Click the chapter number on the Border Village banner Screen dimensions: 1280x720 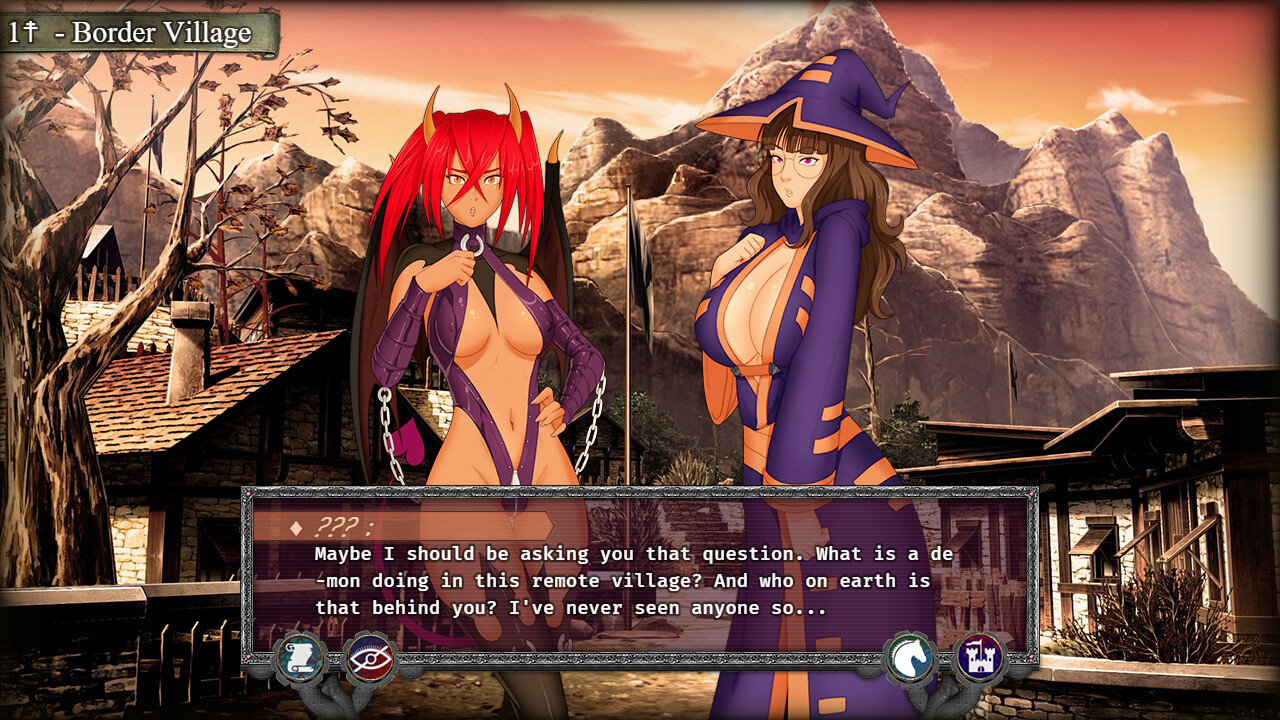coord(15,30)
